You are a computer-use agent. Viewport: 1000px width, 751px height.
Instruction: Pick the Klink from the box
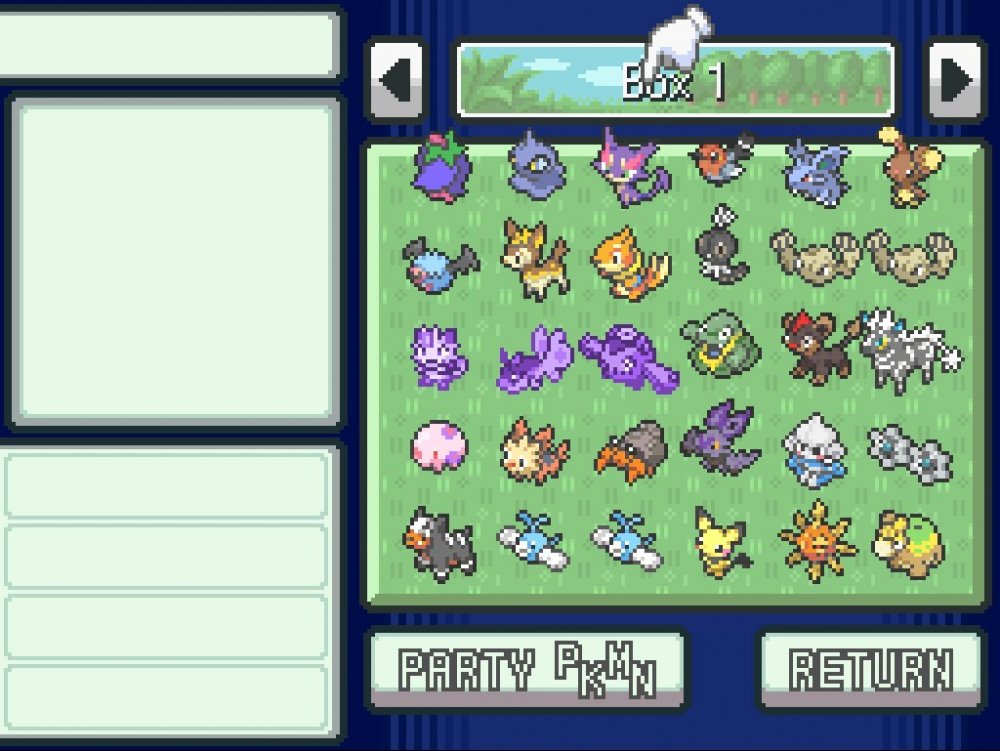[x=909, y=451]
